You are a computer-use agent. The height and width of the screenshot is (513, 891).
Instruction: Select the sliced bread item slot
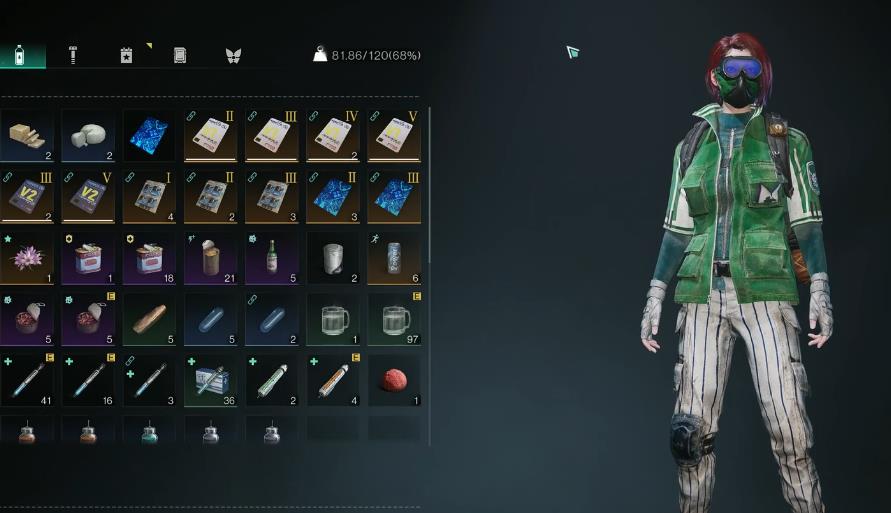pyautogui.click(x=27, y=136)
